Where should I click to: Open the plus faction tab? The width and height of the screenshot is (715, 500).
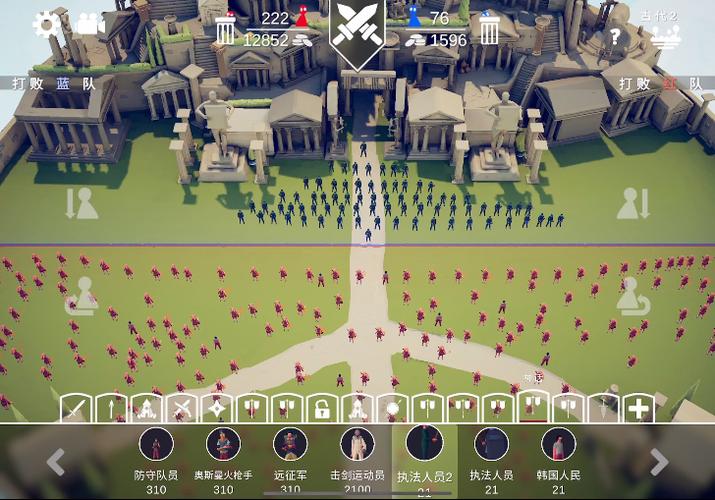(637, 408)
